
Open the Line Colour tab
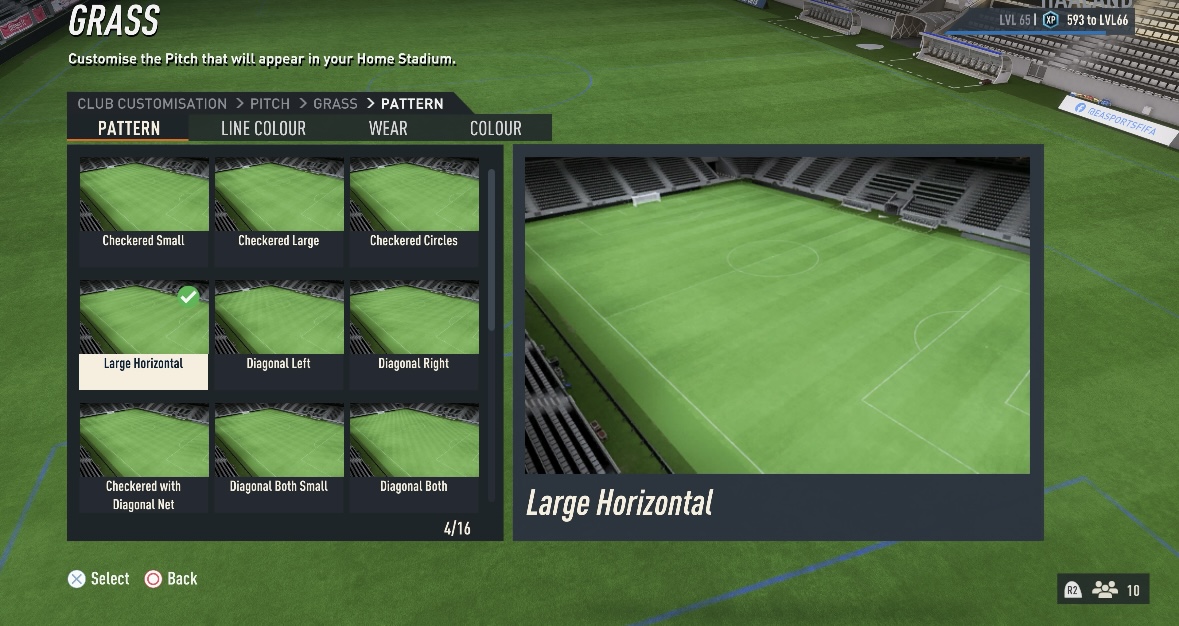point(263,128)
